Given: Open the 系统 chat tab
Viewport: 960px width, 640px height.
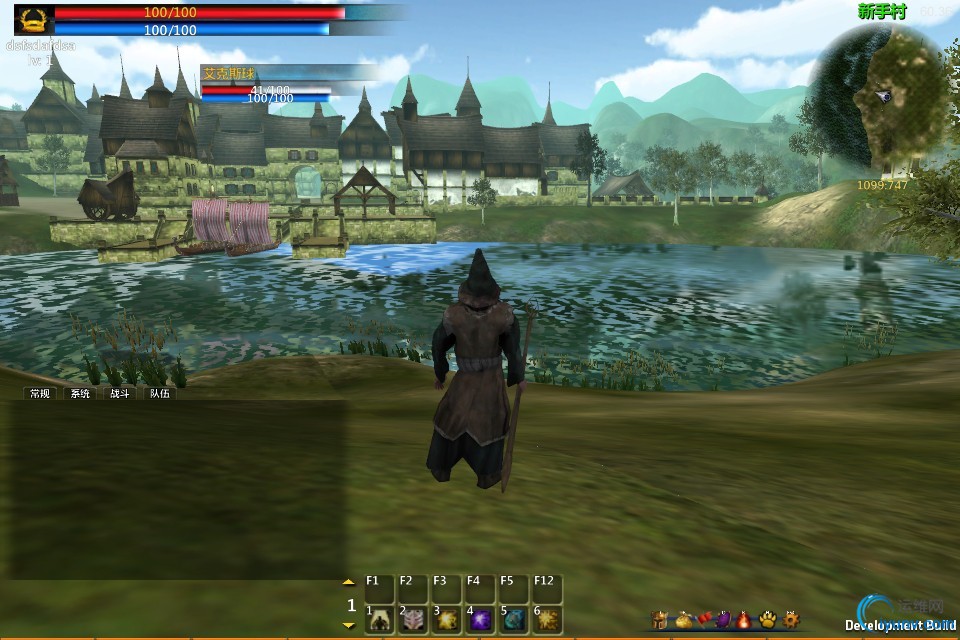Looking at the screenshot, I should (79, 394).
